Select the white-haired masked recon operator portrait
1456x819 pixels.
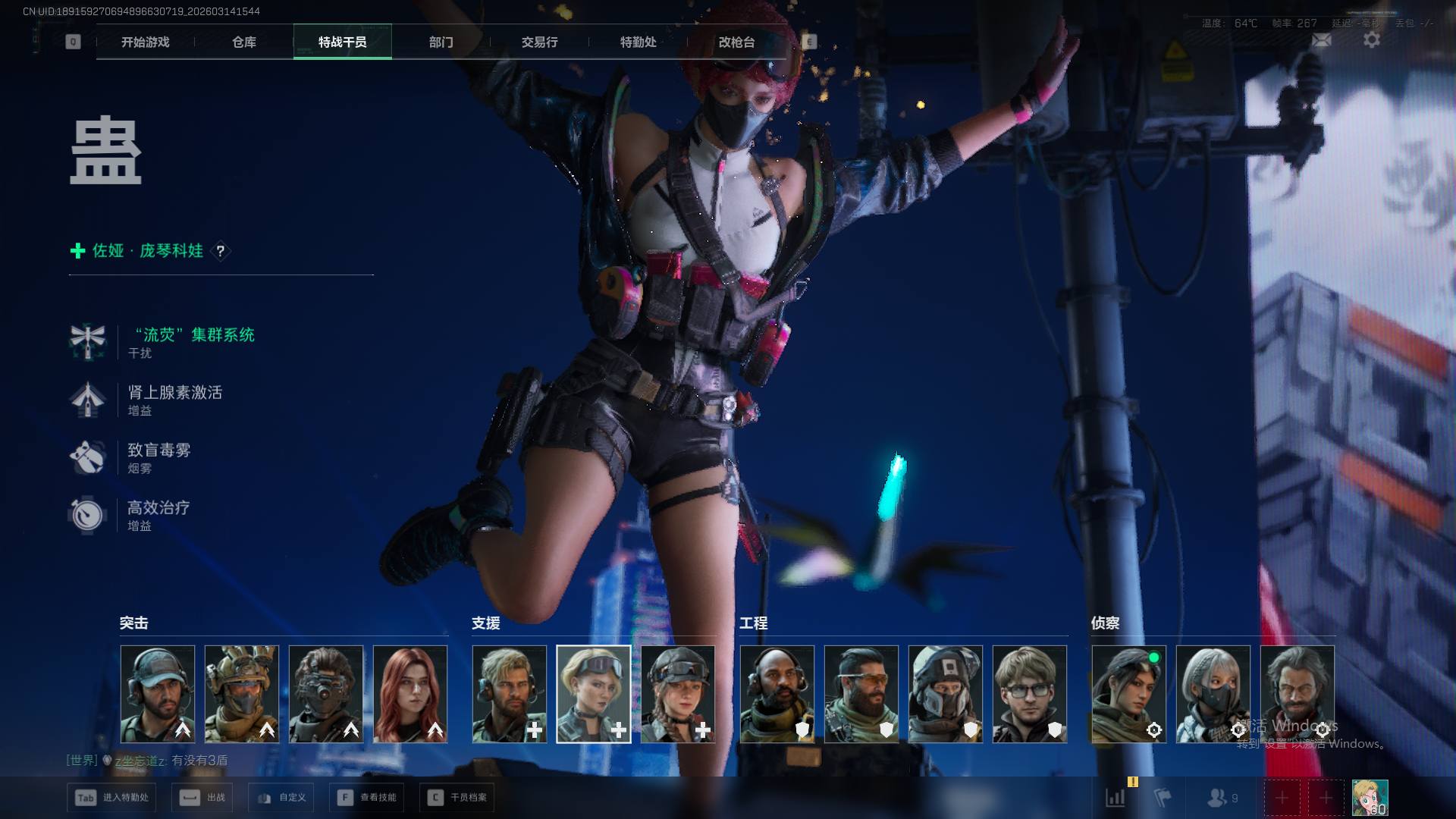click(1213, 694)
